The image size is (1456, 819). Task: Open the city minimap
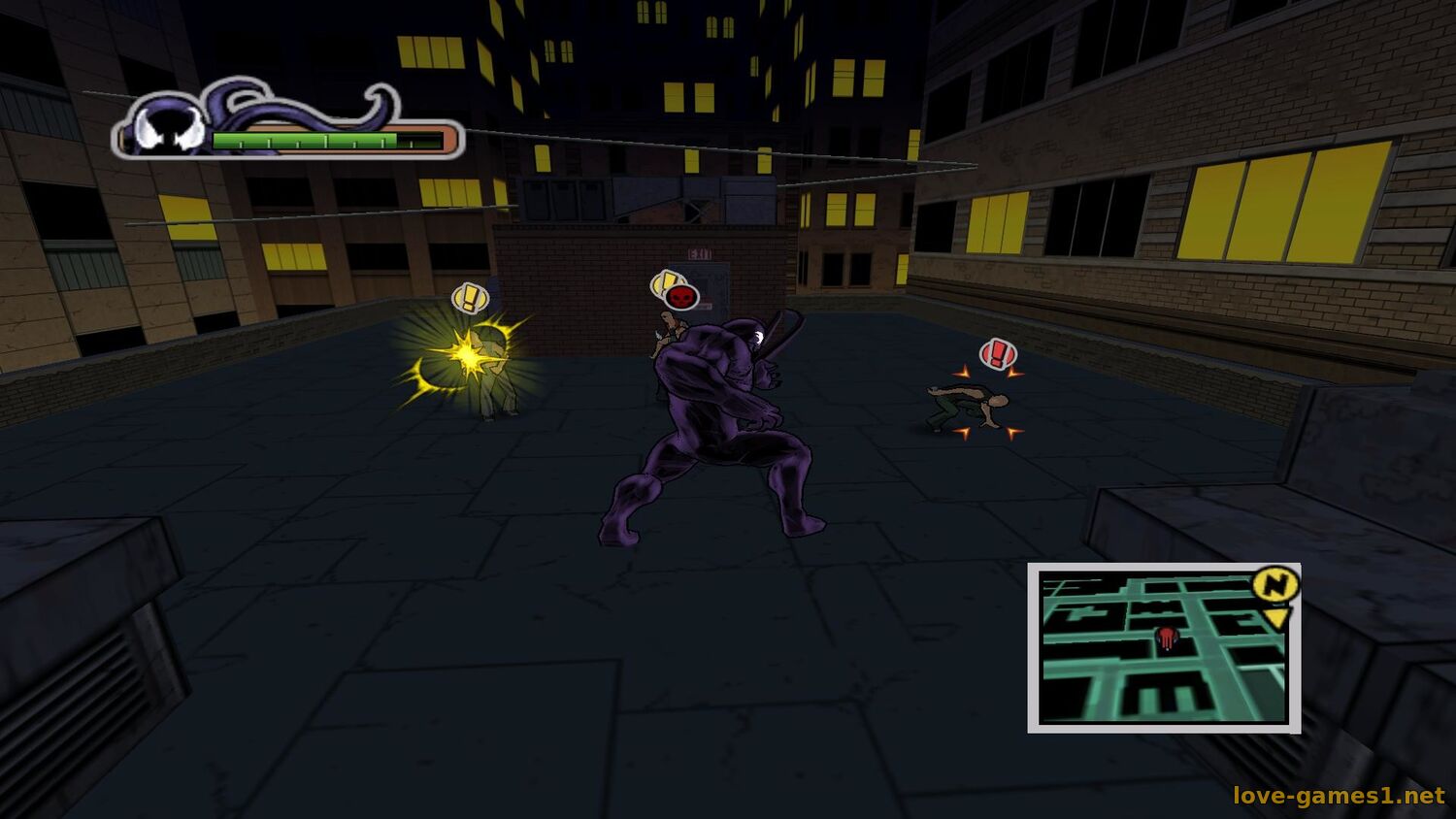pos(1163,648)
